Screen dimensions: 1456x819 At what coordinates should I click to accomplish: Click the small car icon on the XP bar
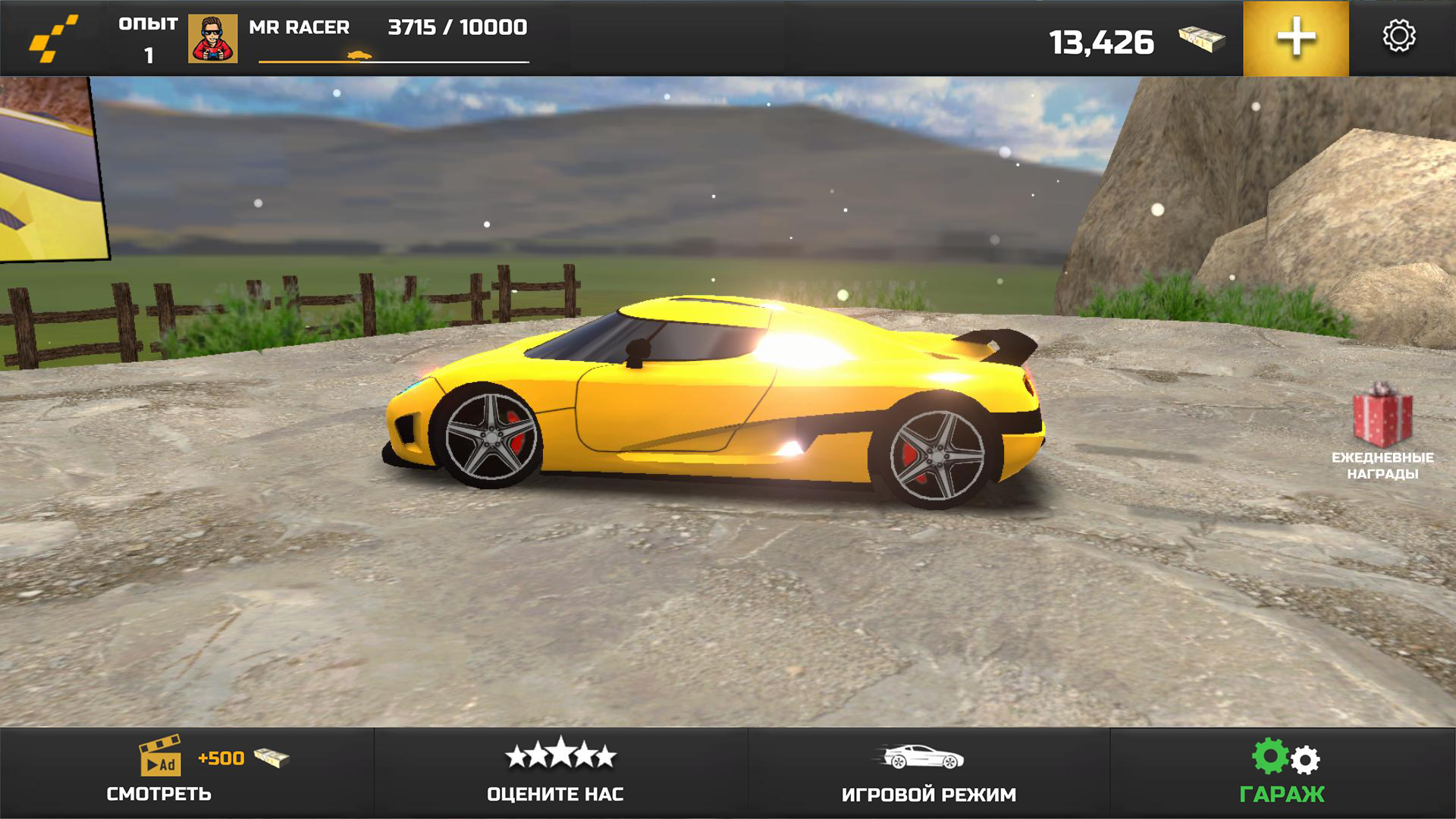coord(359,55)
